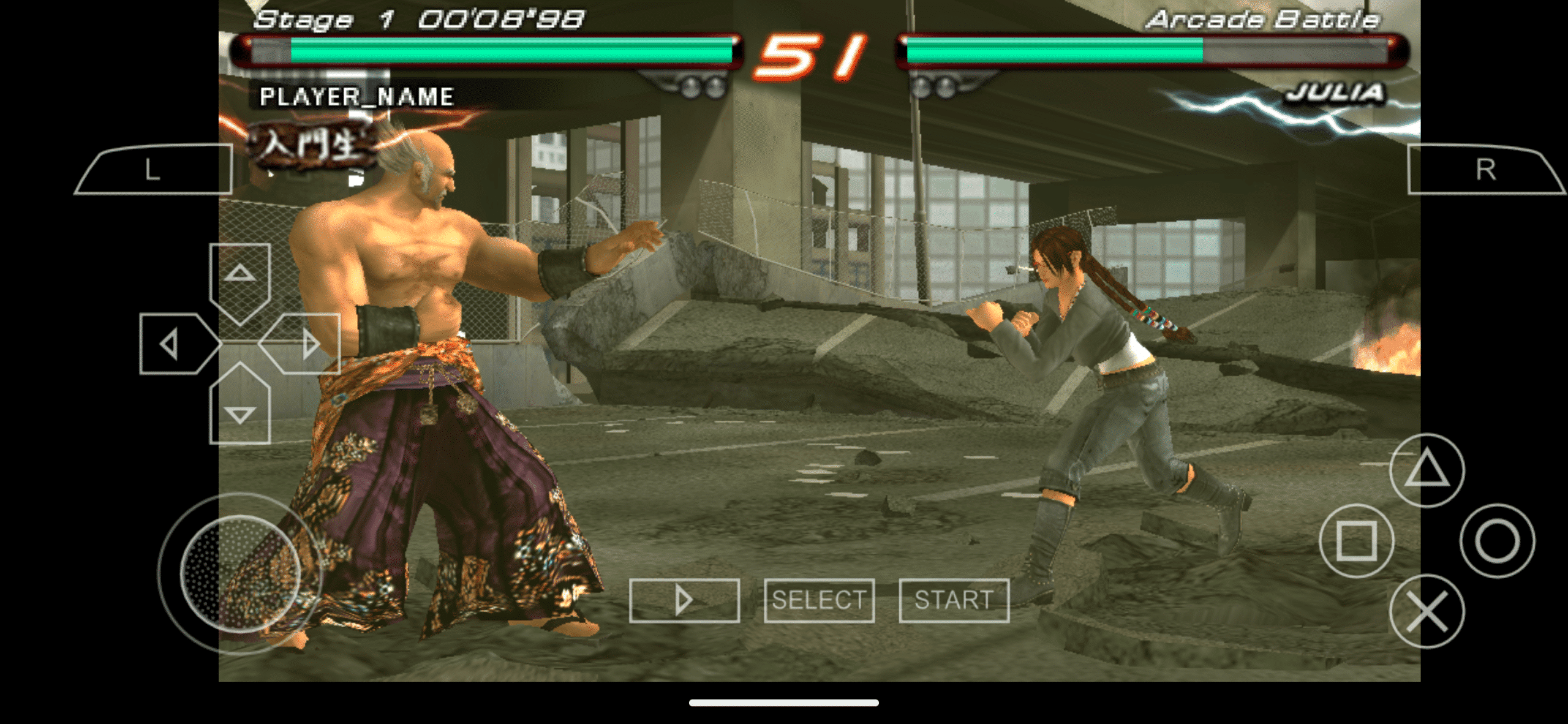Tap the arrow unpause icon near SELECT

coord(684,601)
